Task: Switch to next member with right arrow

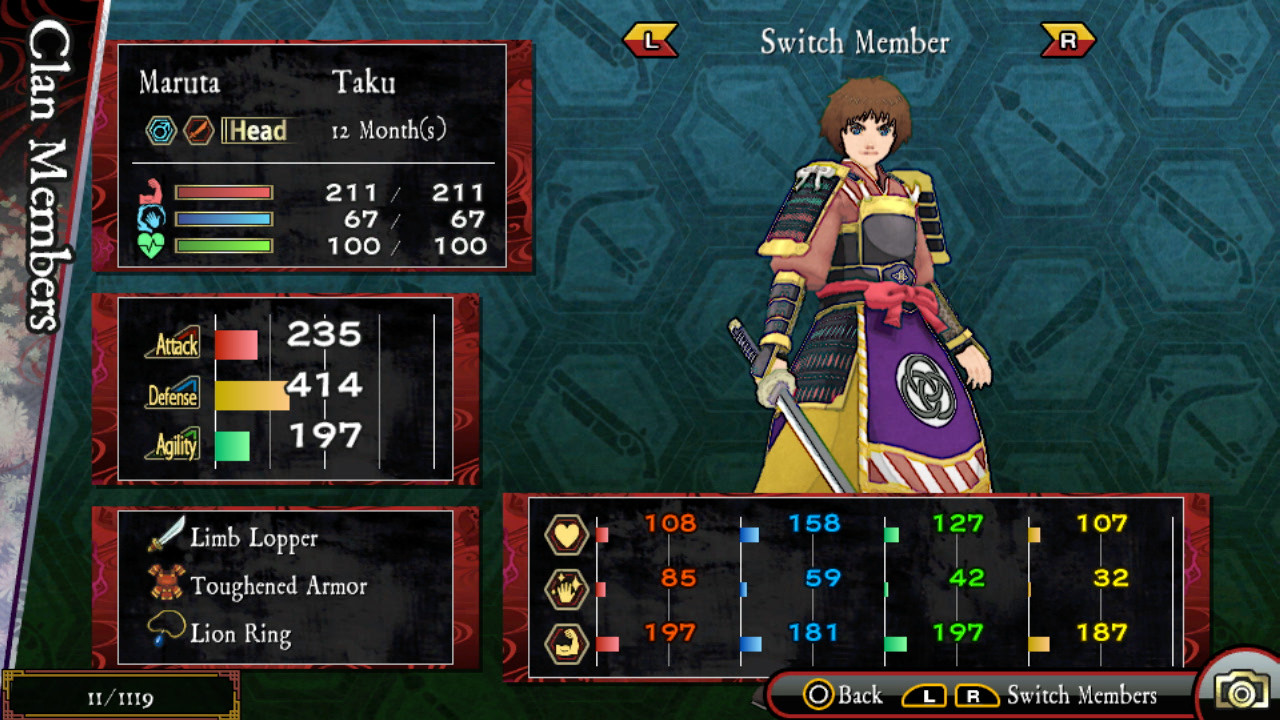Action: pos(1067,41)
